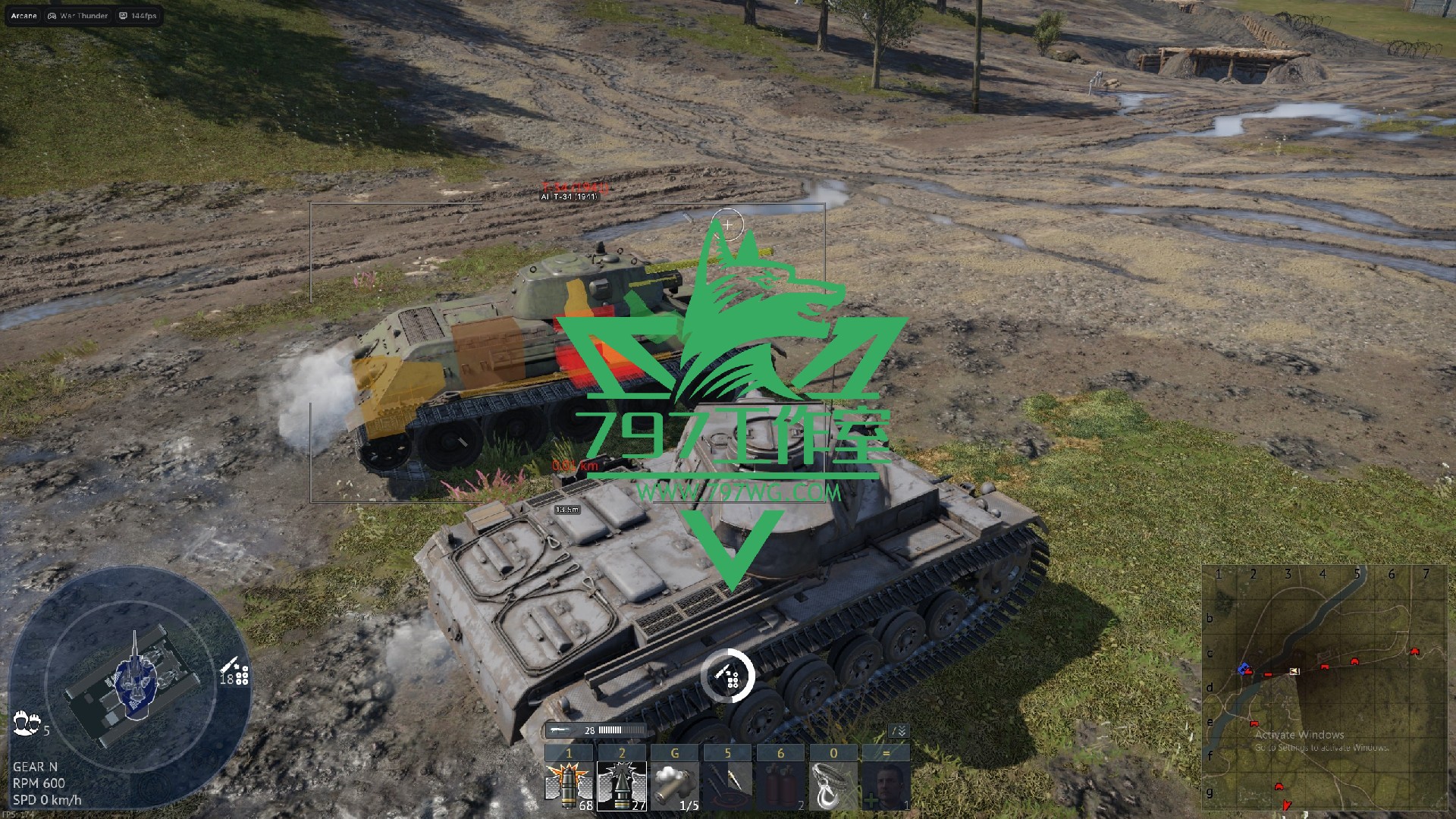Activate the artillery strike slot
The height and width of the screenshot is (819, 1456).
[727, 786]
